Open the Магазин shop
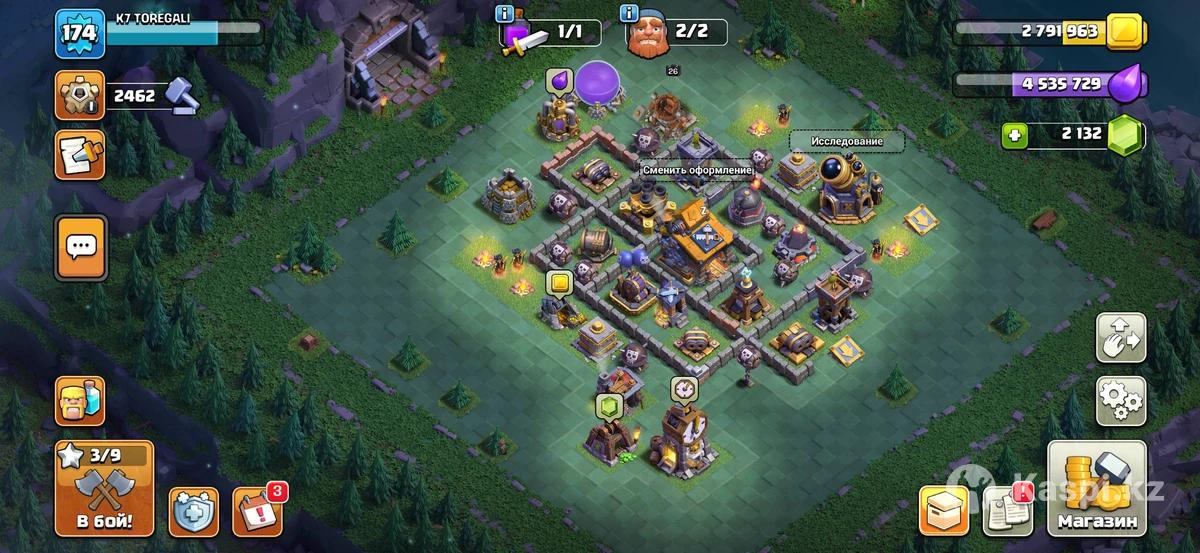Viewport: 1200px width, 553px height. point(1097,489)
